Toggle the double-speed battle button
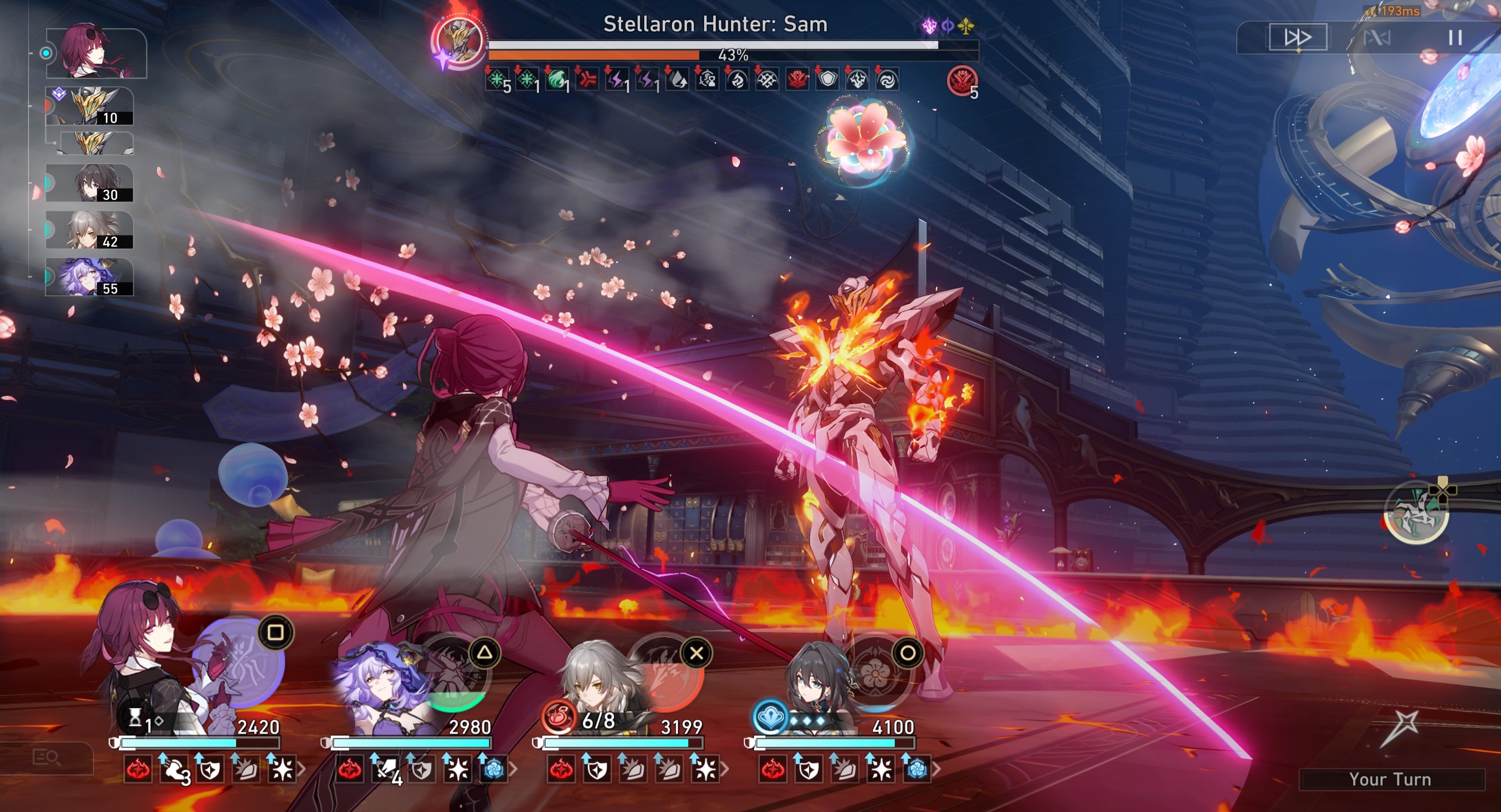This screenshot has height=812, width=1501. (x=1298, y=37)
